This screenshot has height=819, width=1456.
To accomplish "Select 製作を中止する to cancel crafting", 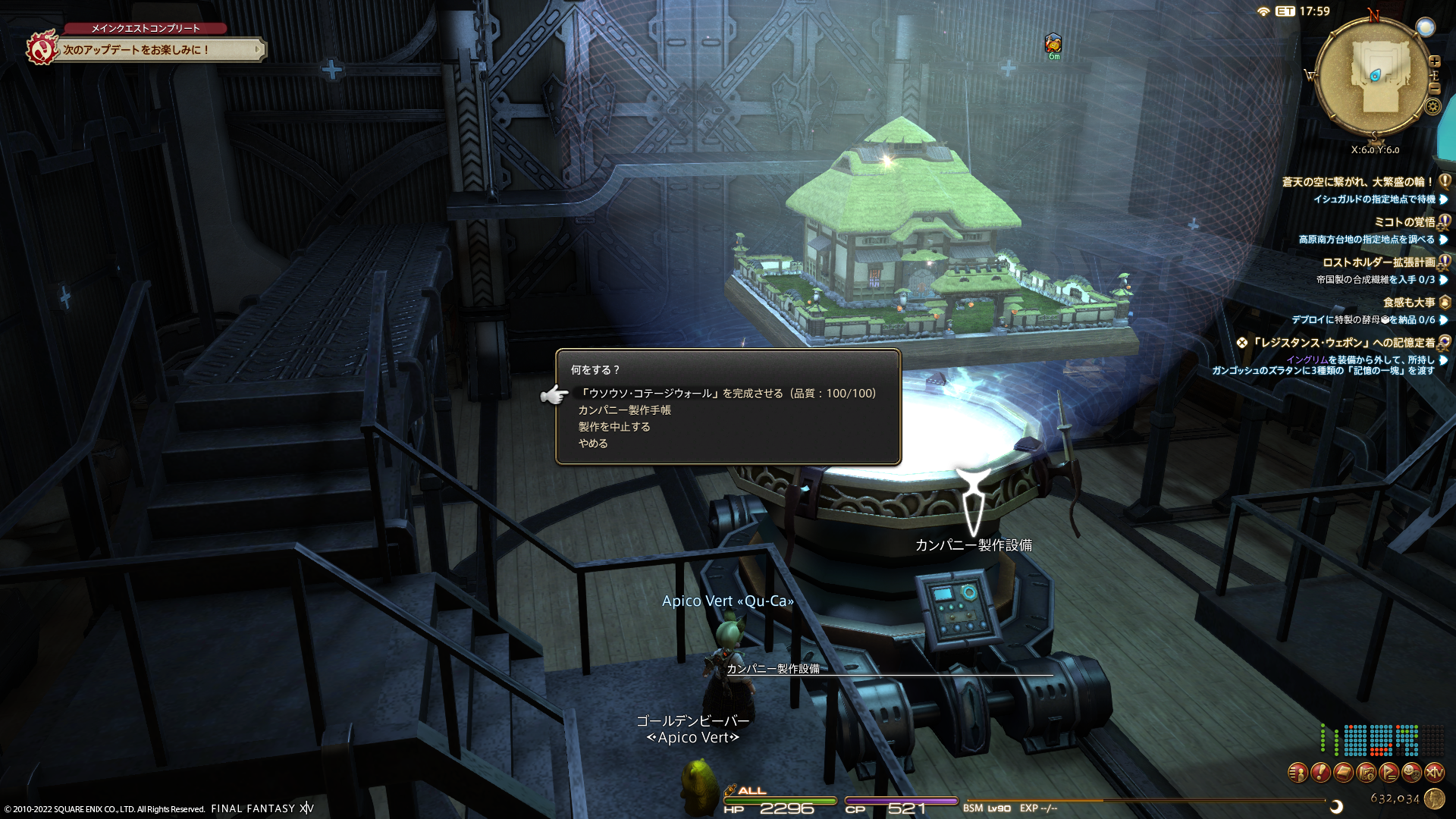I will 614,427.
